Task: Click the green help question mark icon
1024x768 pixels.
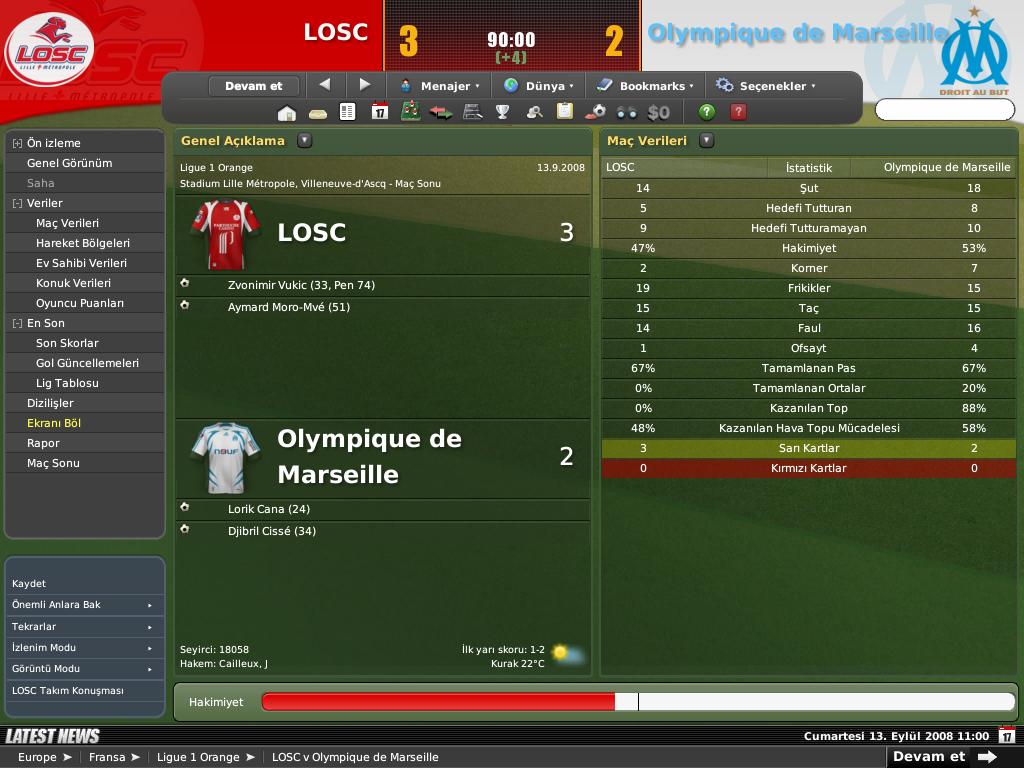Action: [x=707, y=112]
